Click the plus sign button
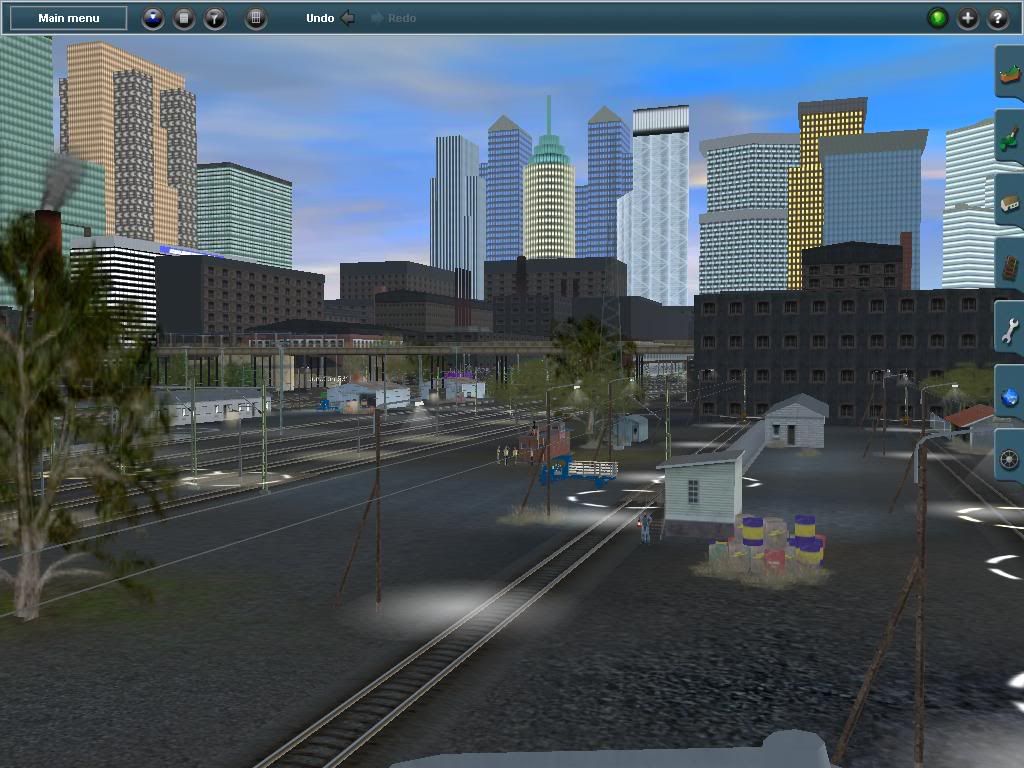This screenshot has height=768, width=1024. 968,18
